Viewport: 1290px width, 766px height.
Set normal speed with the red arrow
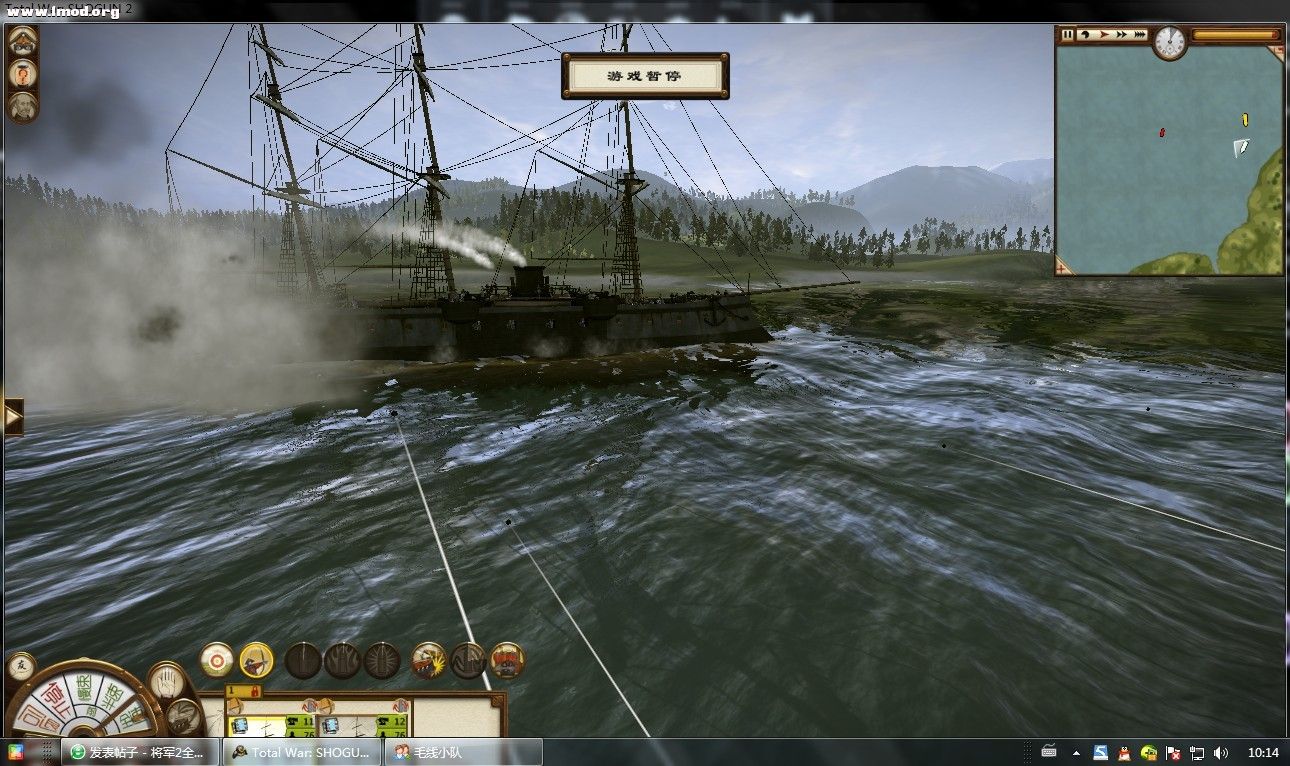click(x=1103, y=35)
